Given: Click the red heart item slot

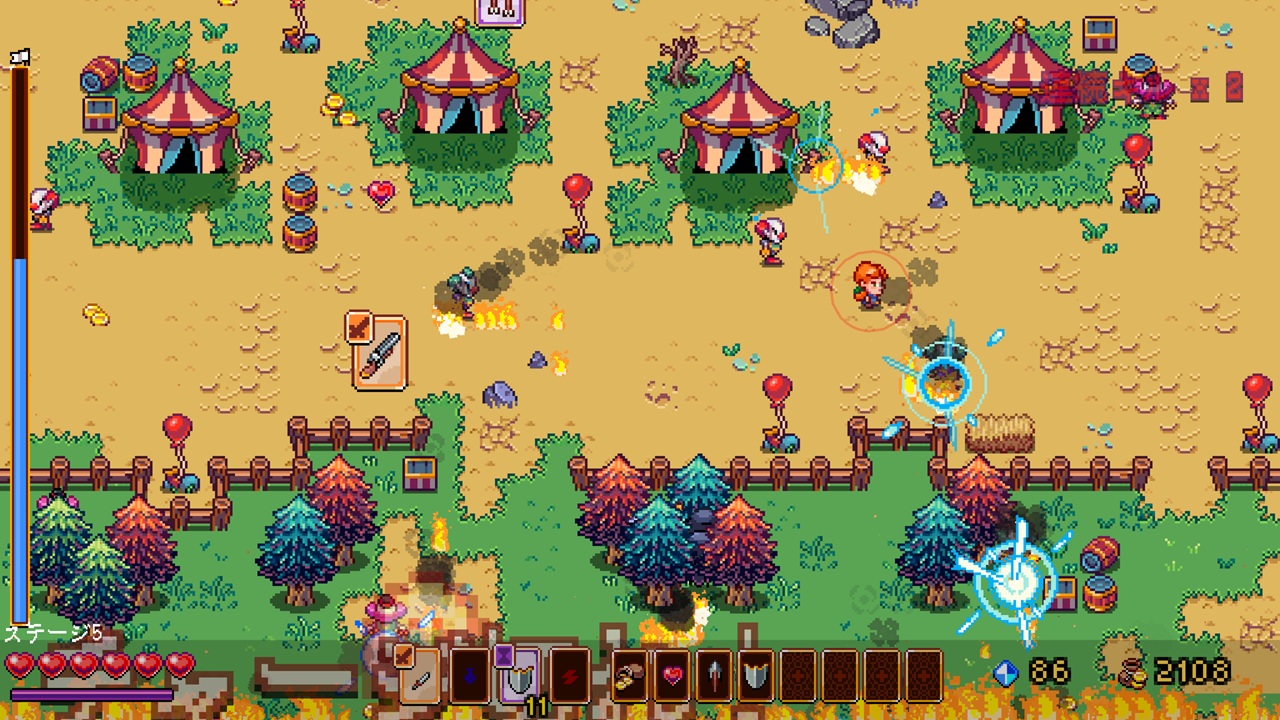Looking at the screenshot, I should pos(672,675).
